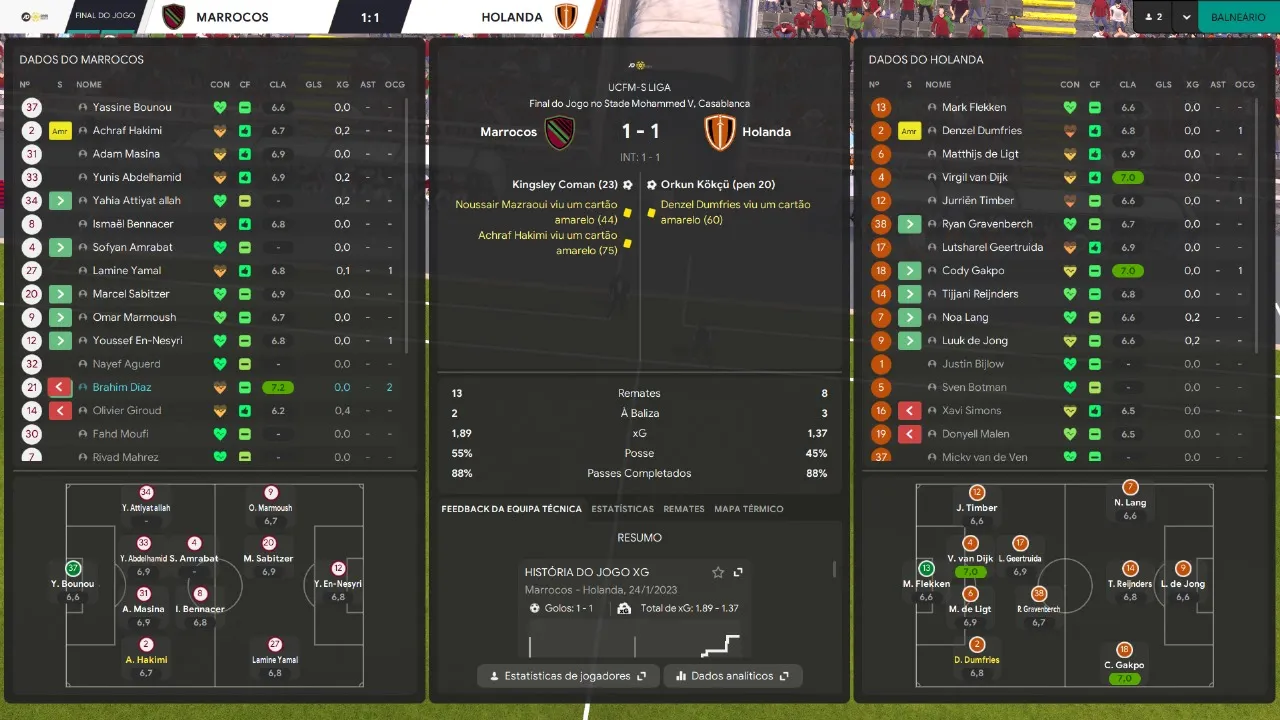1280x720 pixels.
Task: Select Cody Gakpo player row
Action: (x=972, y=270)
